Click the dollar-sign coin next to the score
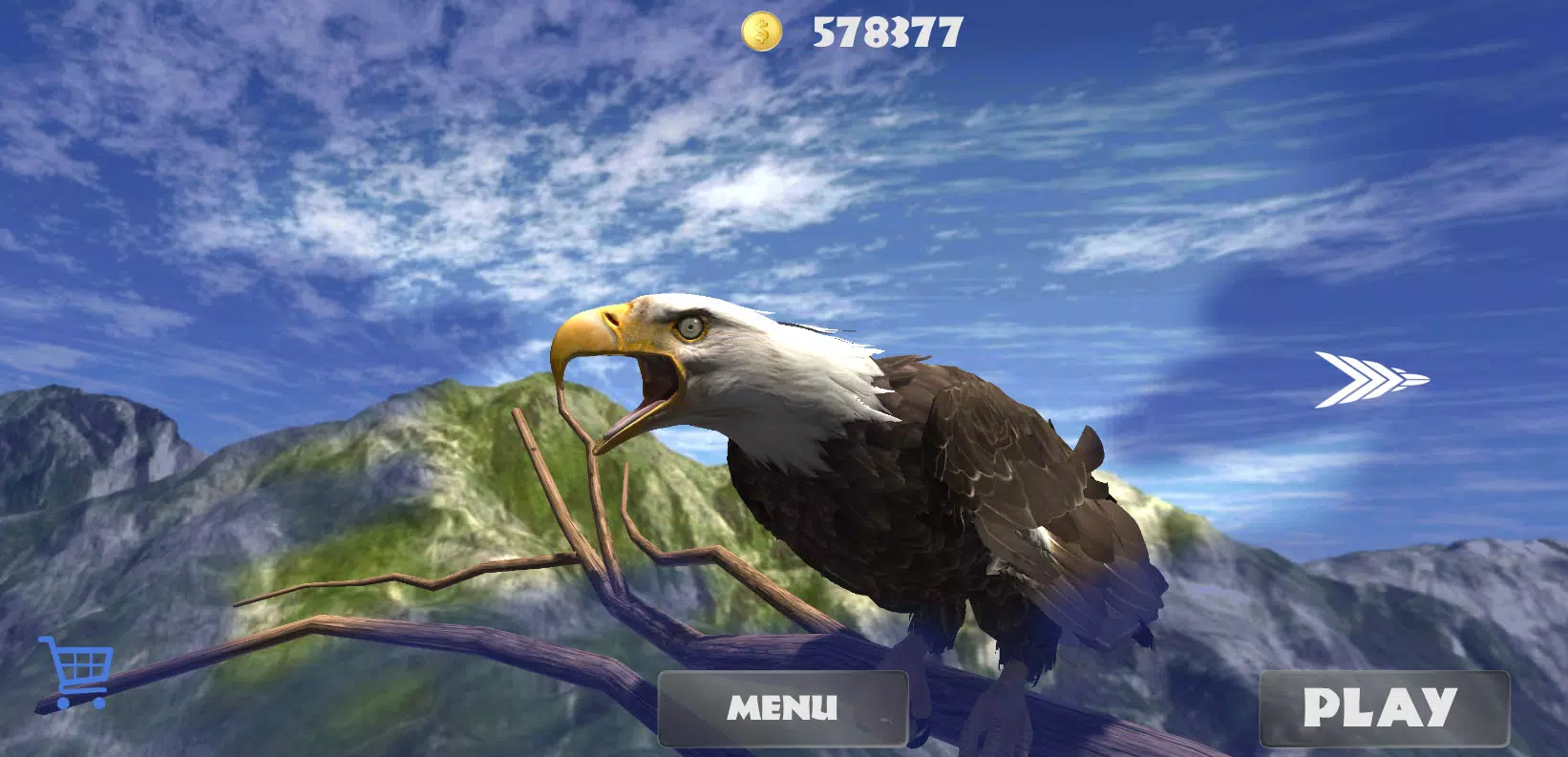The image size is (1568, 757). tap(761, 32)
